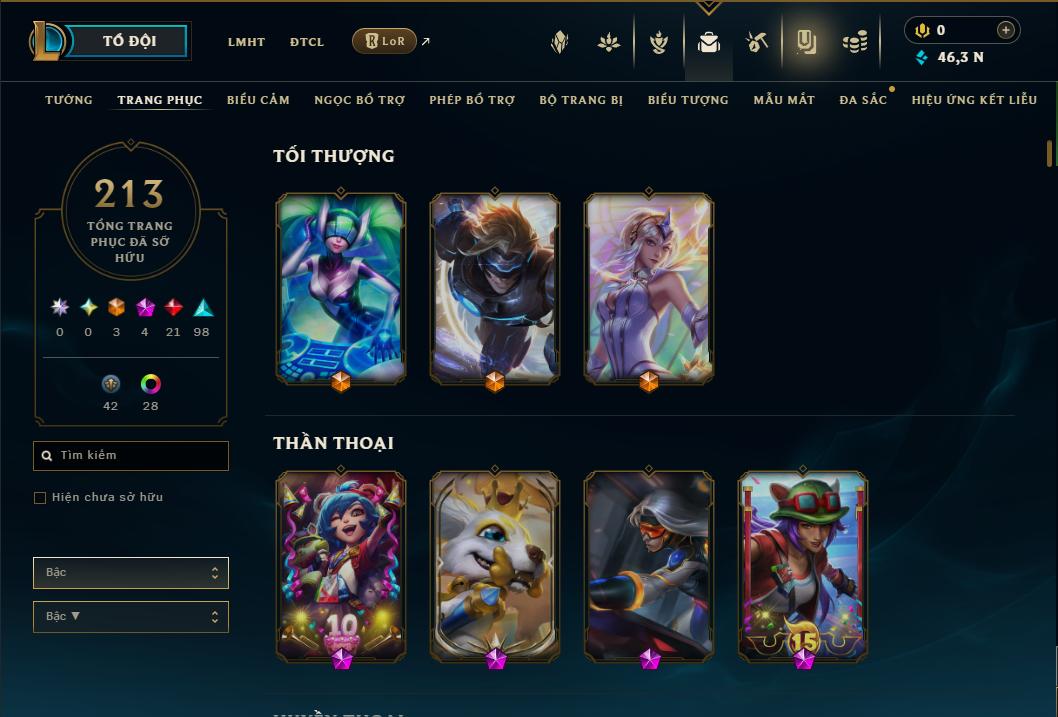Open the Bậc ▼ sort dropdown
Screen dimensions: 1058x717
coord(131,617)
